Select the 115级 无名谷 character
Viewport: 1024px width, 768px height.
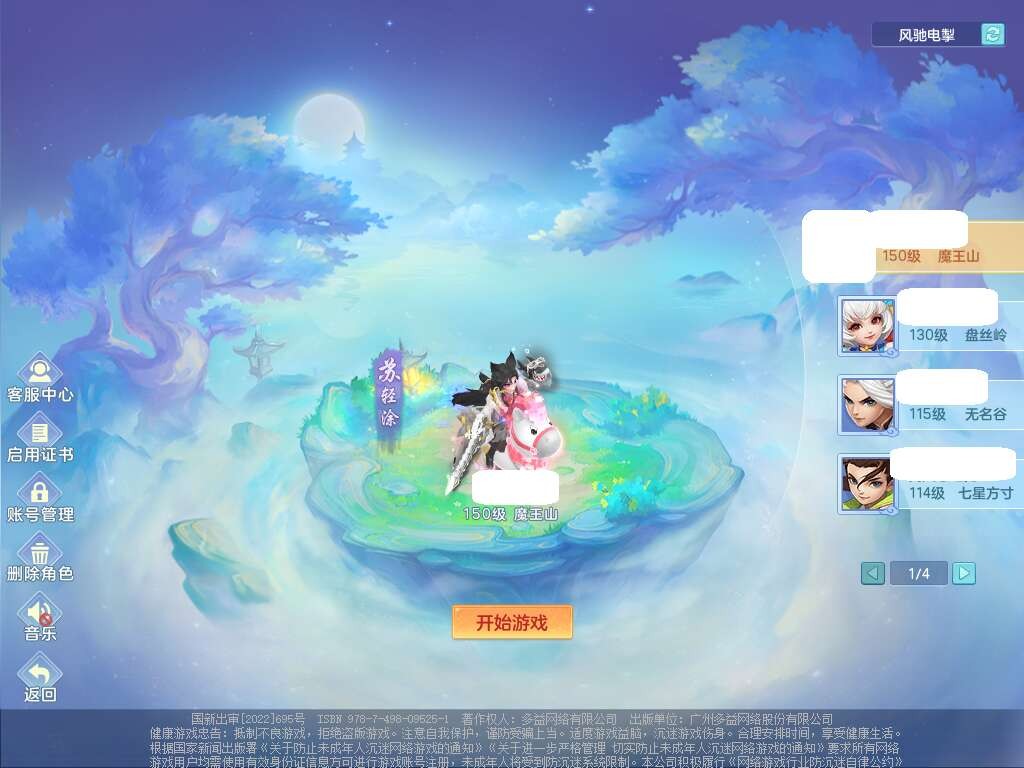tap(930, 404)
